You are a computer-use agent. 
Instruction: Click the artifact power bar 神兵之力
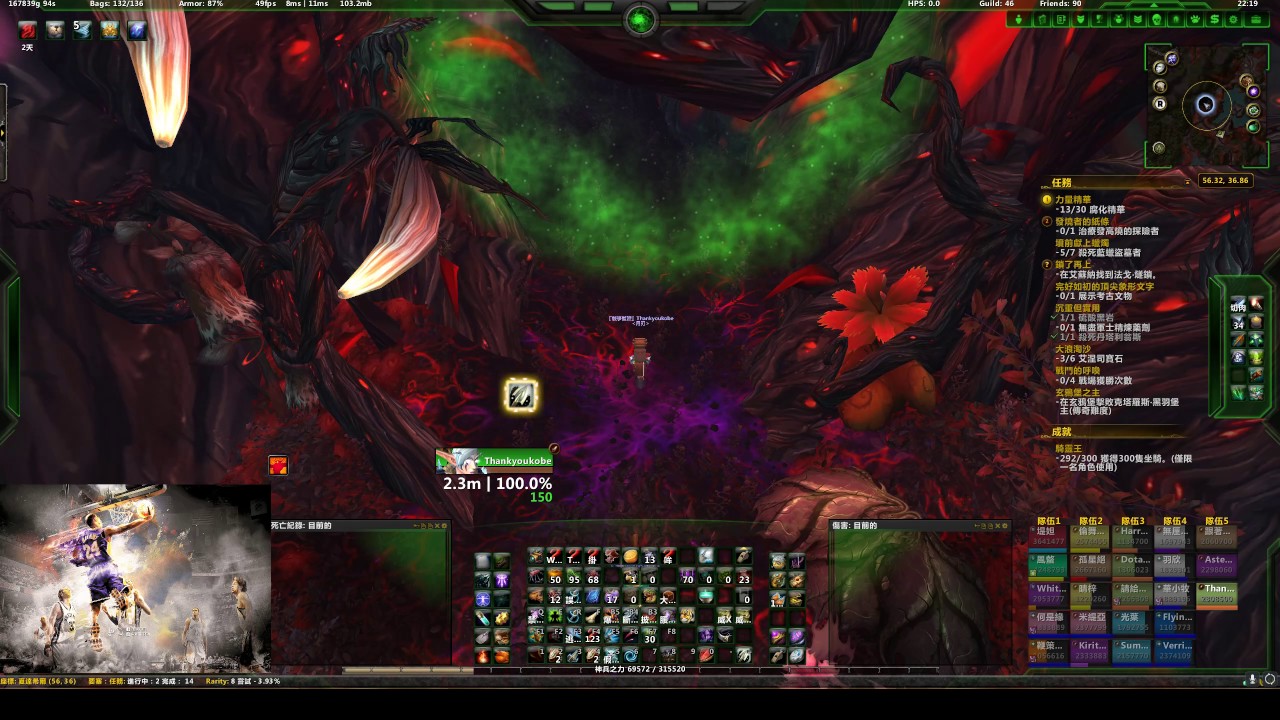tap(640, 669)
